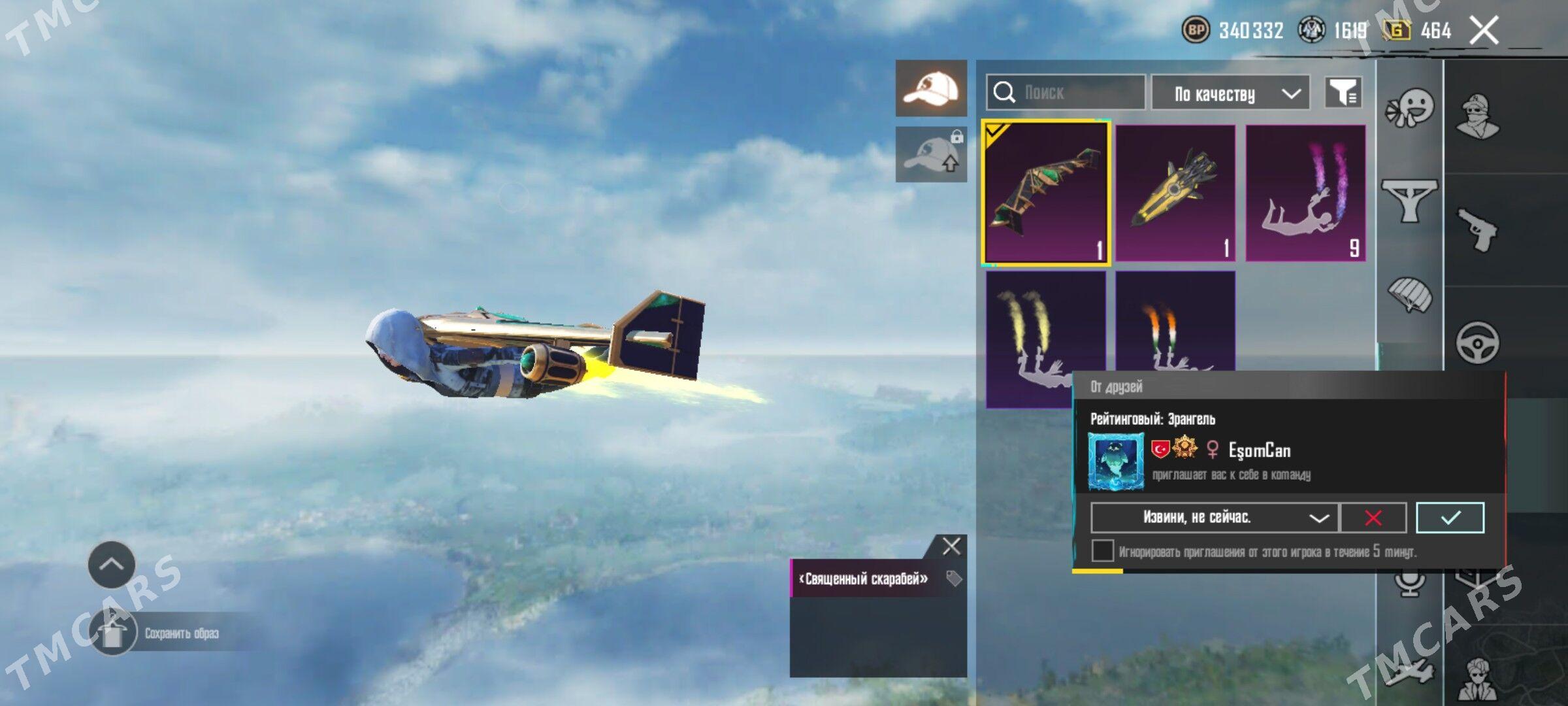This screenshot has height=706, width=1568.
Task: Open the По качеству sort dropdown
Action: (1230, 93)
